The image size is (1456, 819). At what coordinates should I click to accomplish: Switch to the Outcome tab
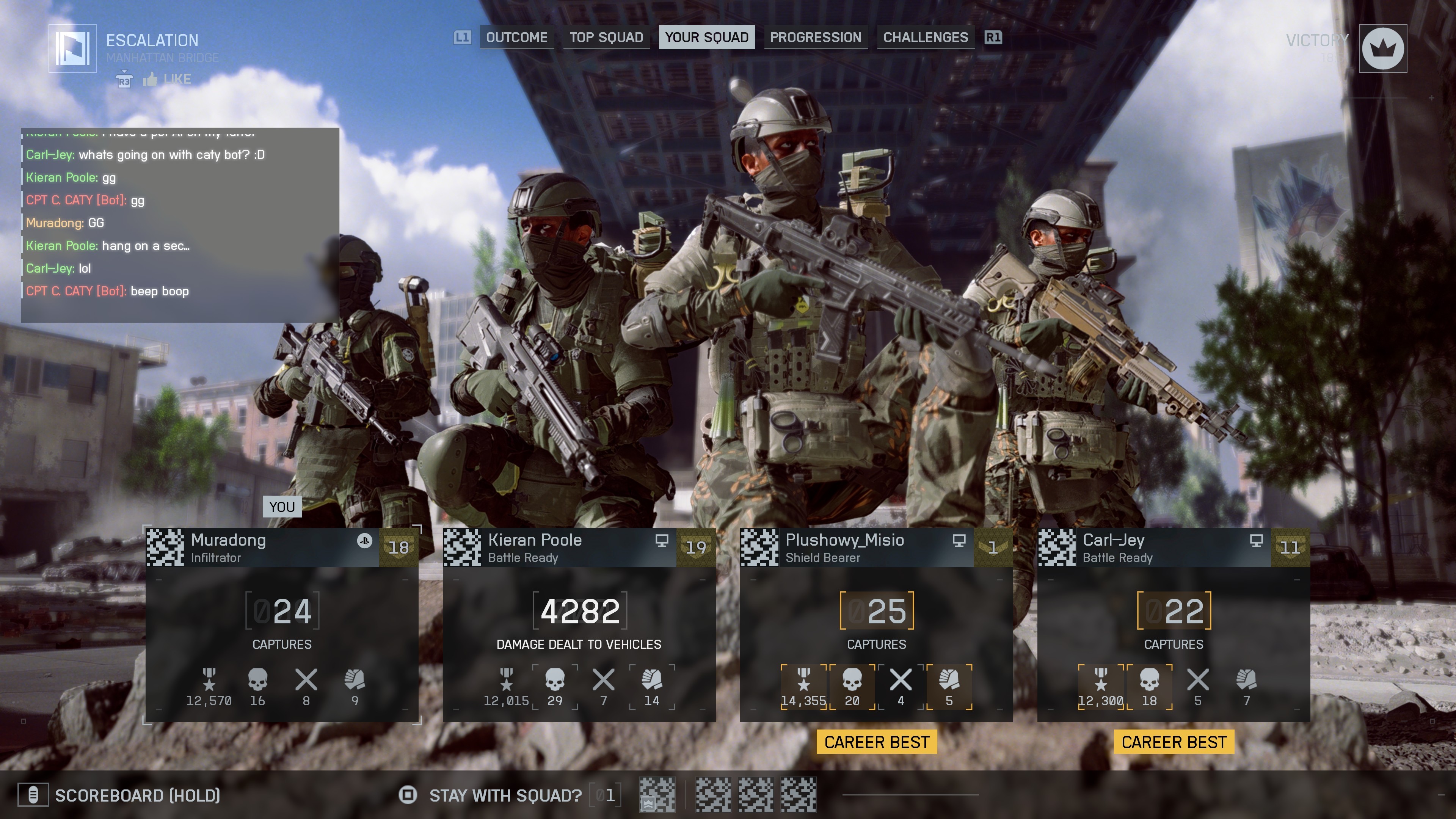tap(516, 37)
